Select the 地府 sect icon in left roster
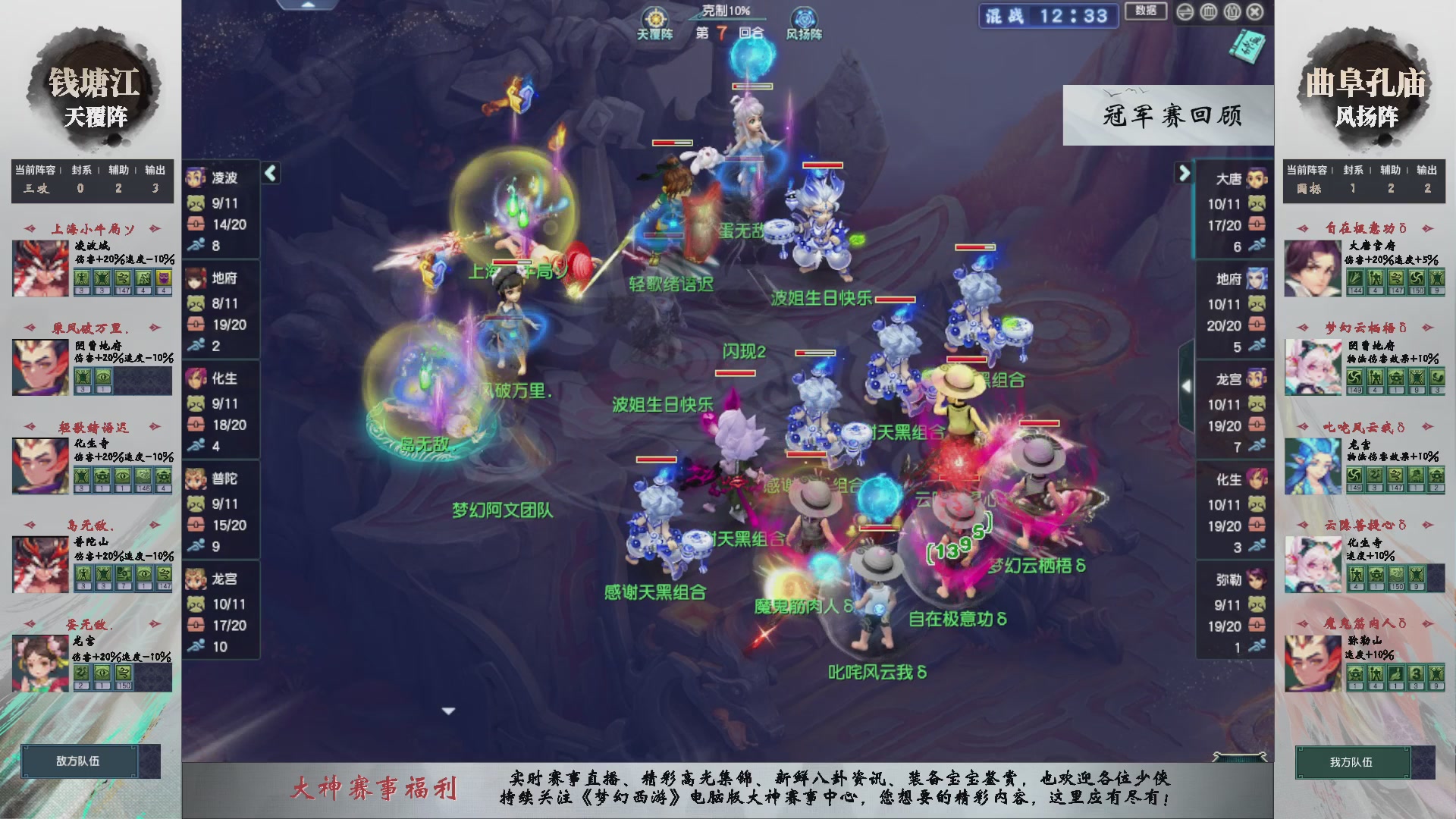Screen dimensions: 1456x819 (196, 279)
